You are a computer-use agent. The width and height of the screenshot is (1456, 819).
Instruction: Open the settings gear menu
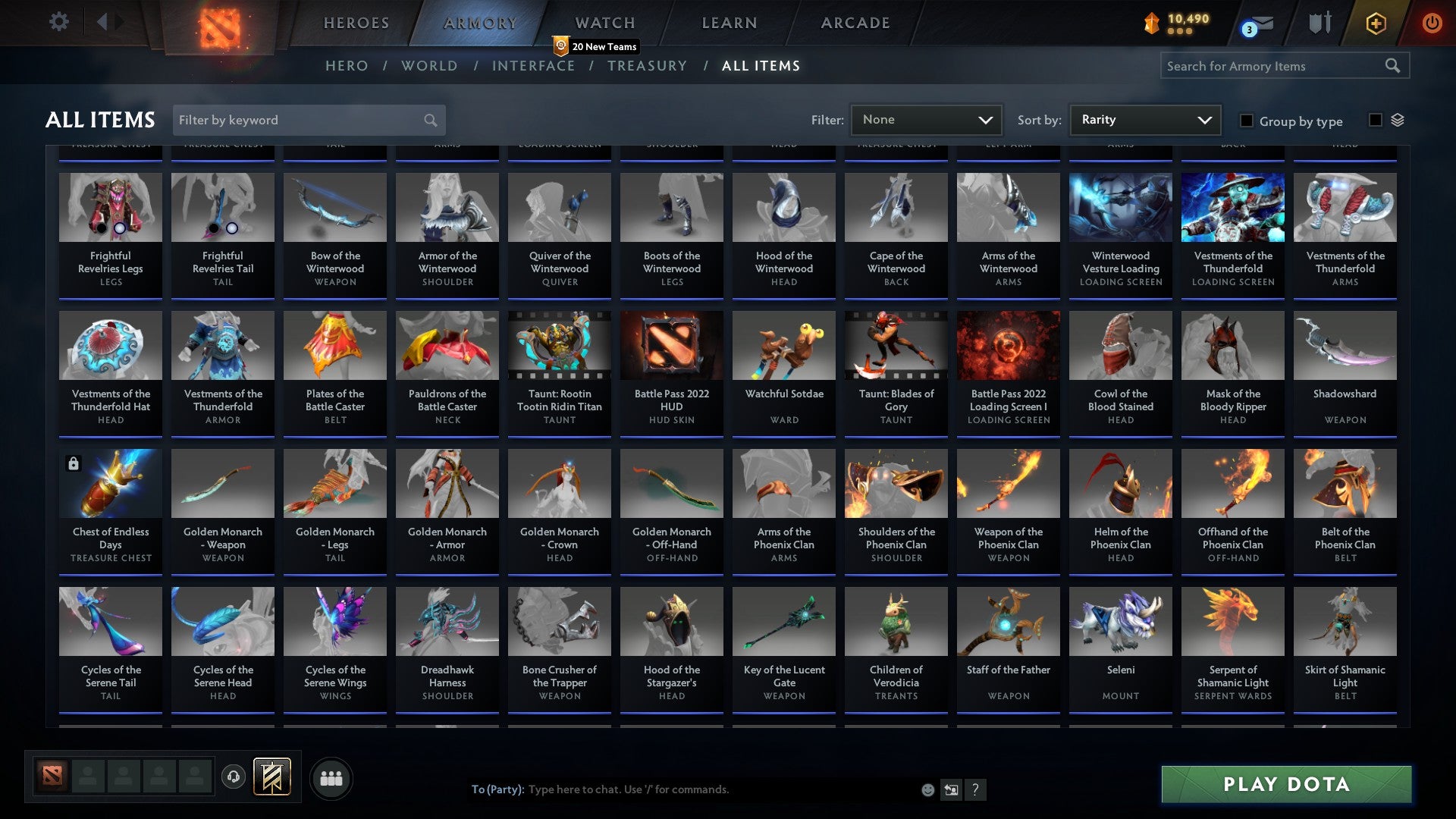tap(58, 22)
